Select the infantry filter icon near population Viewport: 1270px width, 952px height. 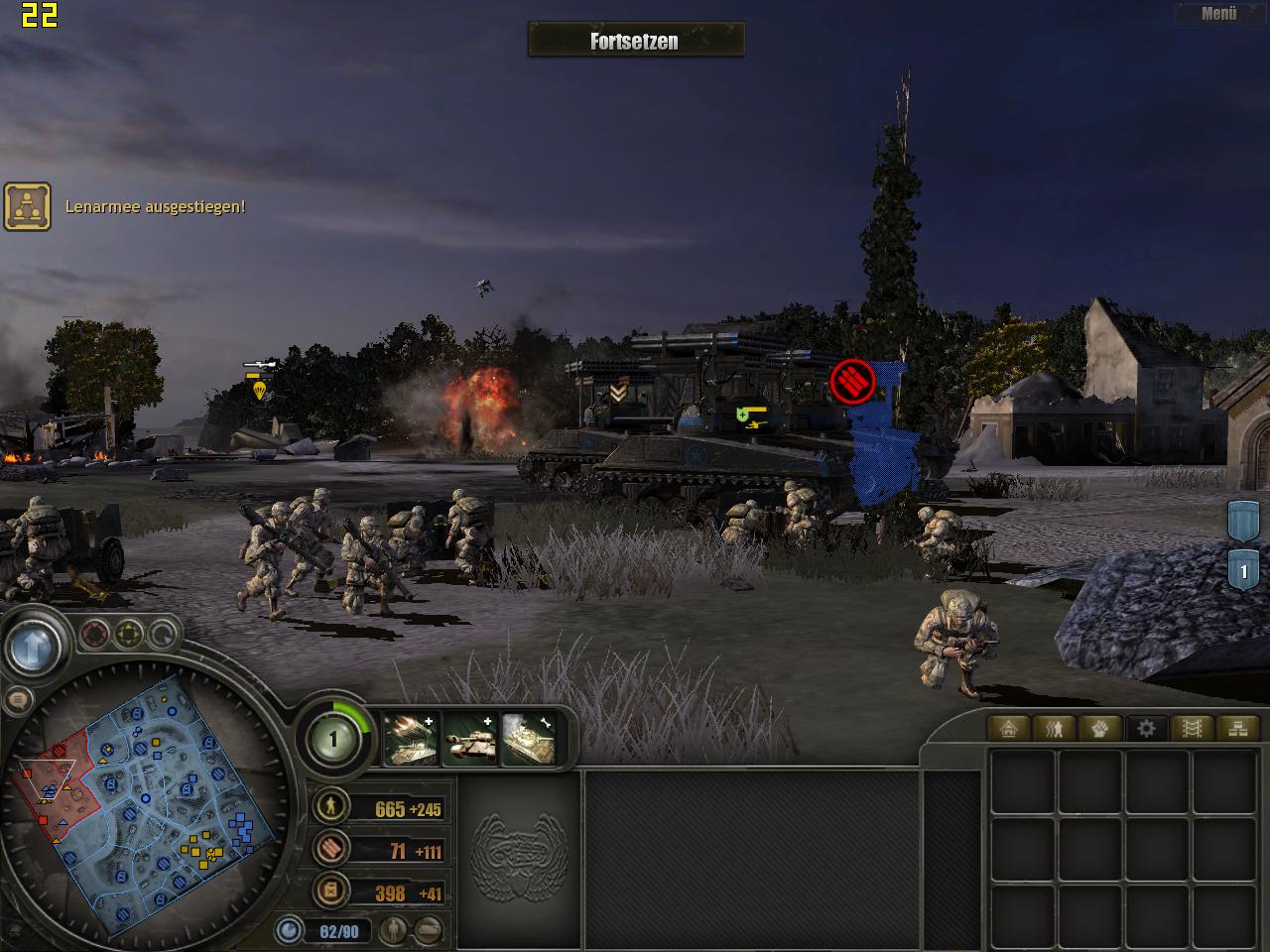coord(396,930)
